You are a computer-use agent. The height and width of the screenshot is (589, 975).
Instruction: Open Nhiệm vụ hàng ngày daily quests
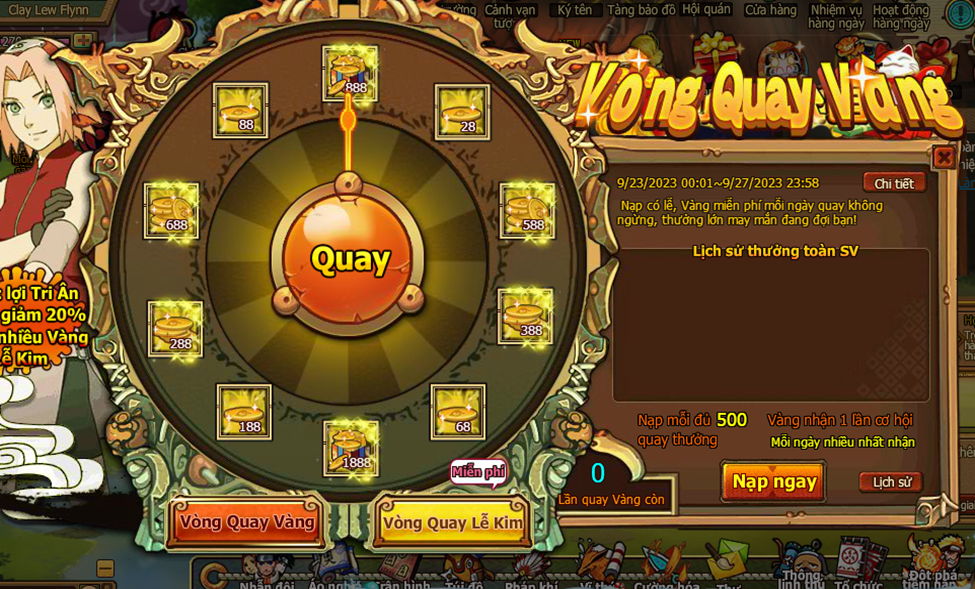coord(836,16)
